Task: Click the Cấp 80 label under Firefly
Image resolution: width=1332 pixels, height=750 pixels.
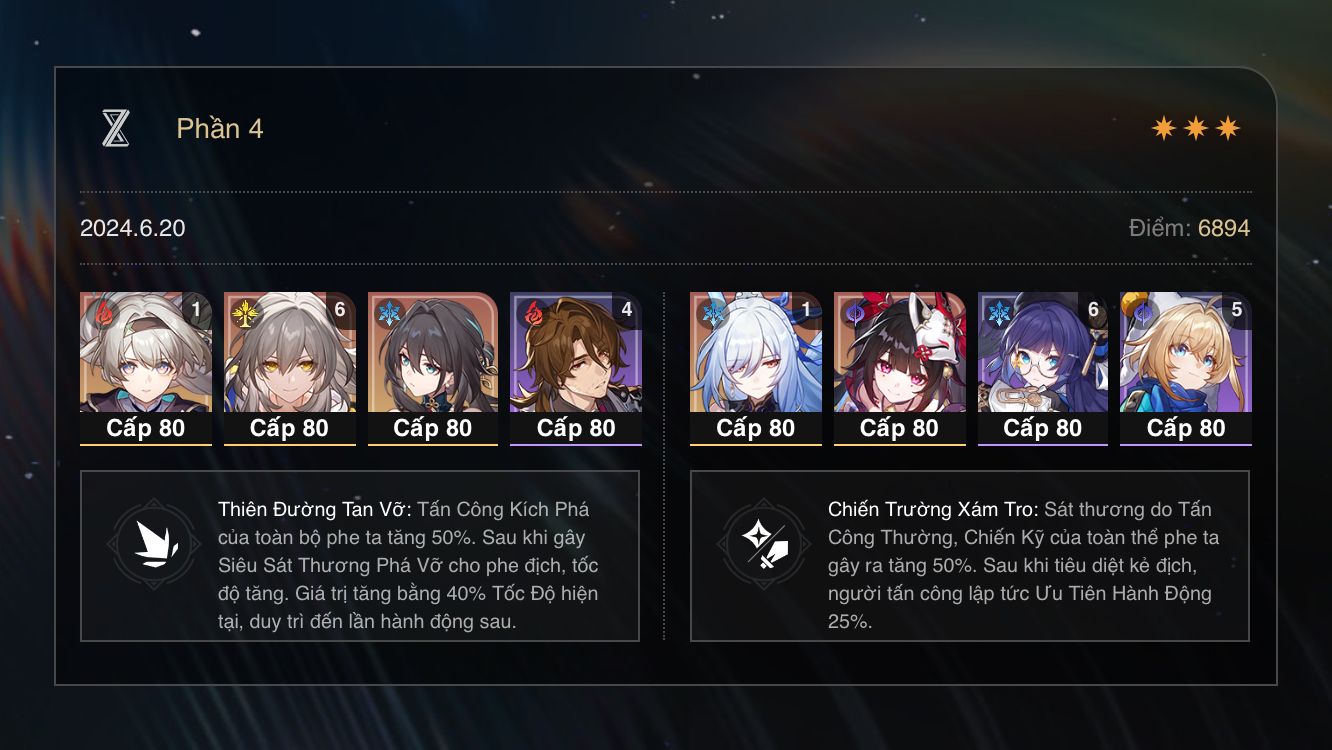Action: pos(146,429)
